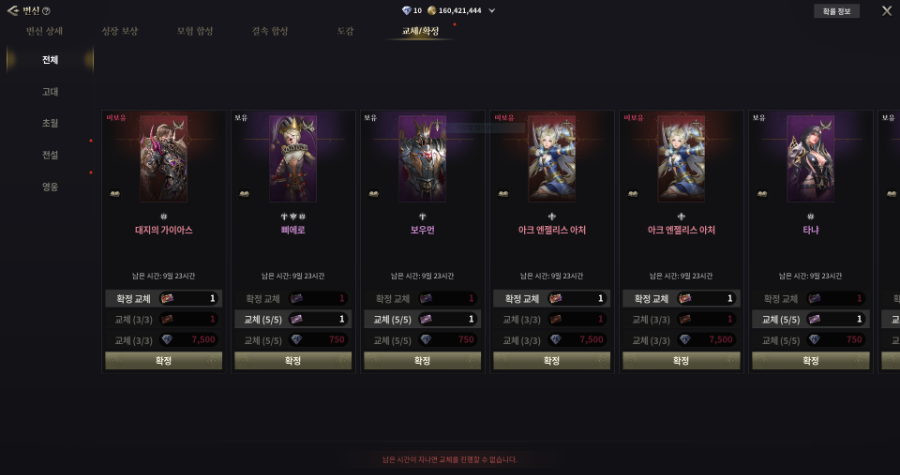Filter by the 초월 grade
The height and width of the screenshot is (475, 900).
(x=50, y=123)
